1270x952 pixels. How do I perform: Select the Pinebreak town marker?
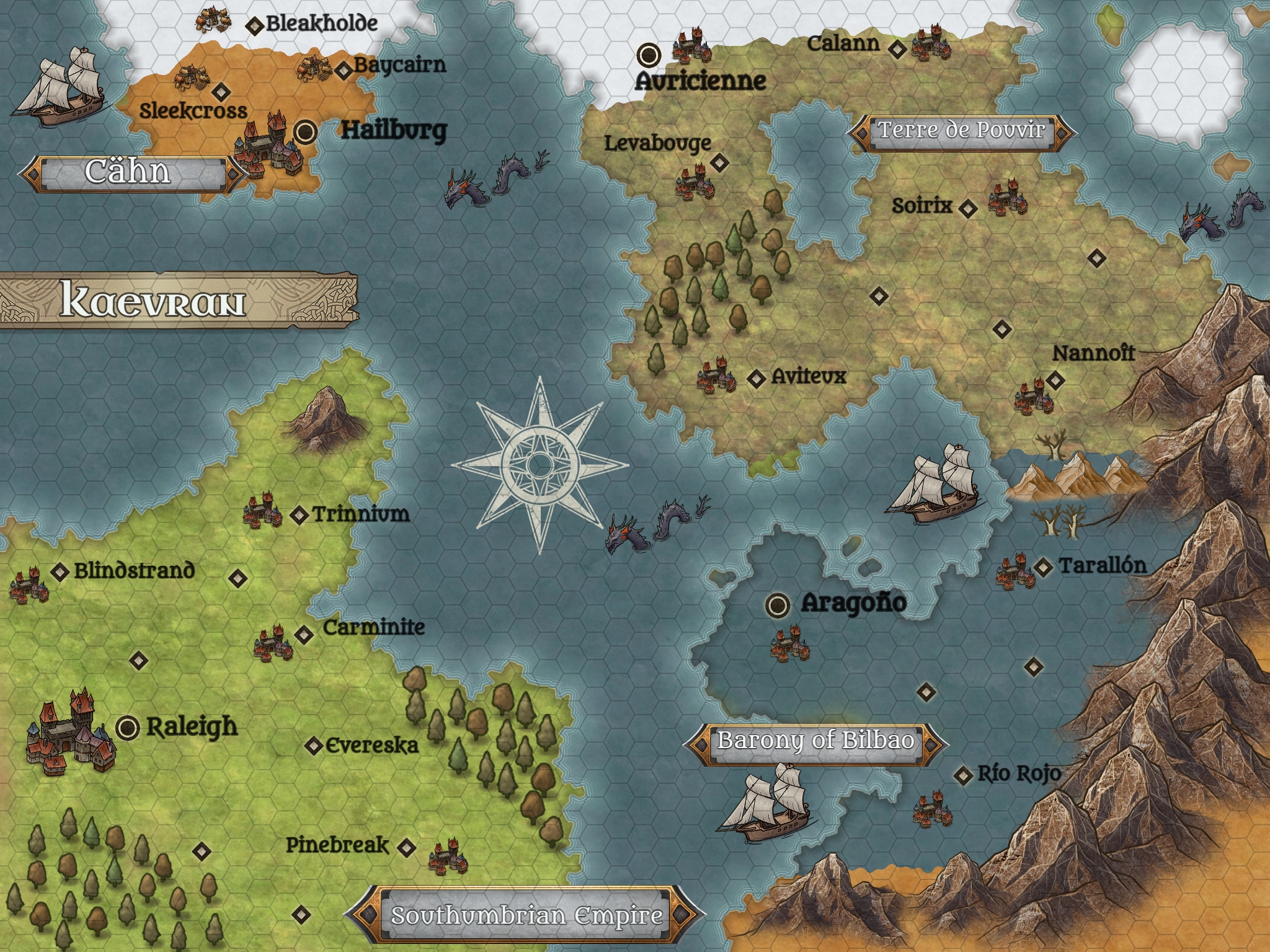click(406, 847)
